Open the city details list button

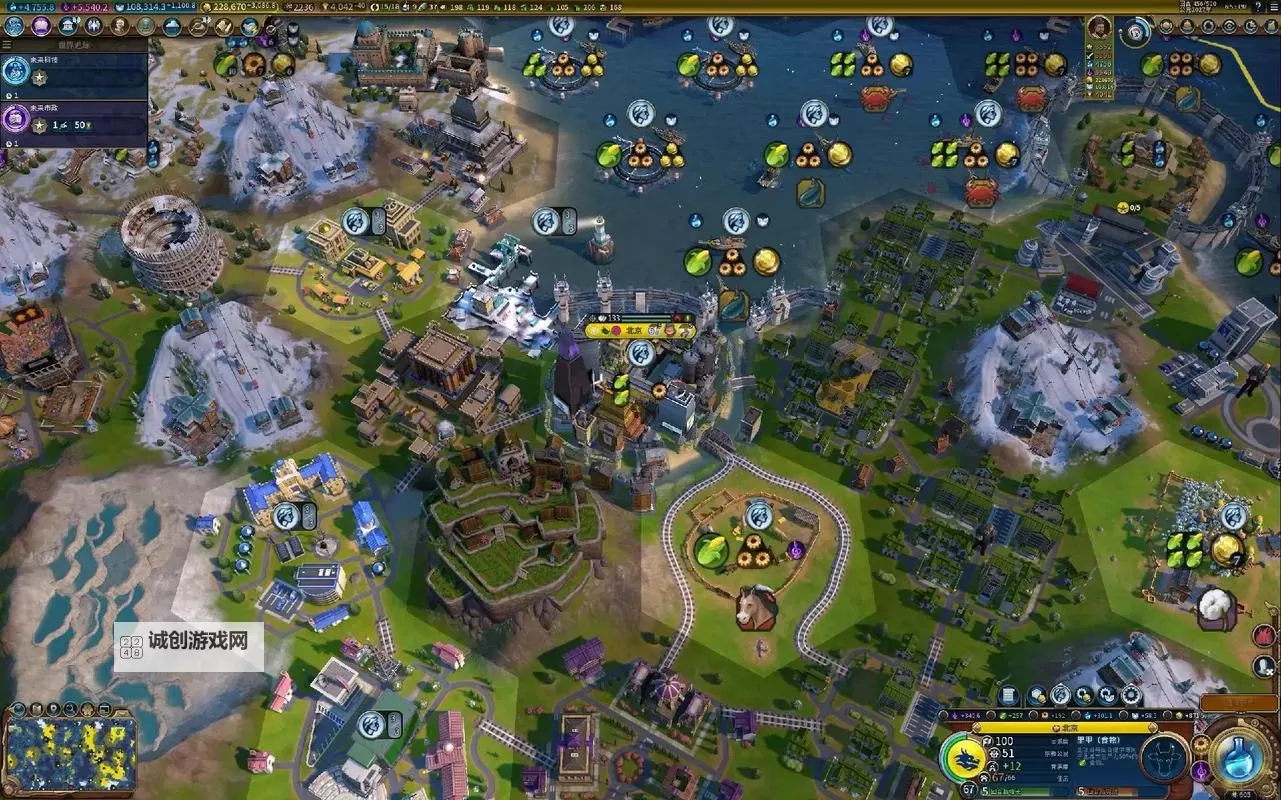pyautogui.click(x=1008, y=695)
